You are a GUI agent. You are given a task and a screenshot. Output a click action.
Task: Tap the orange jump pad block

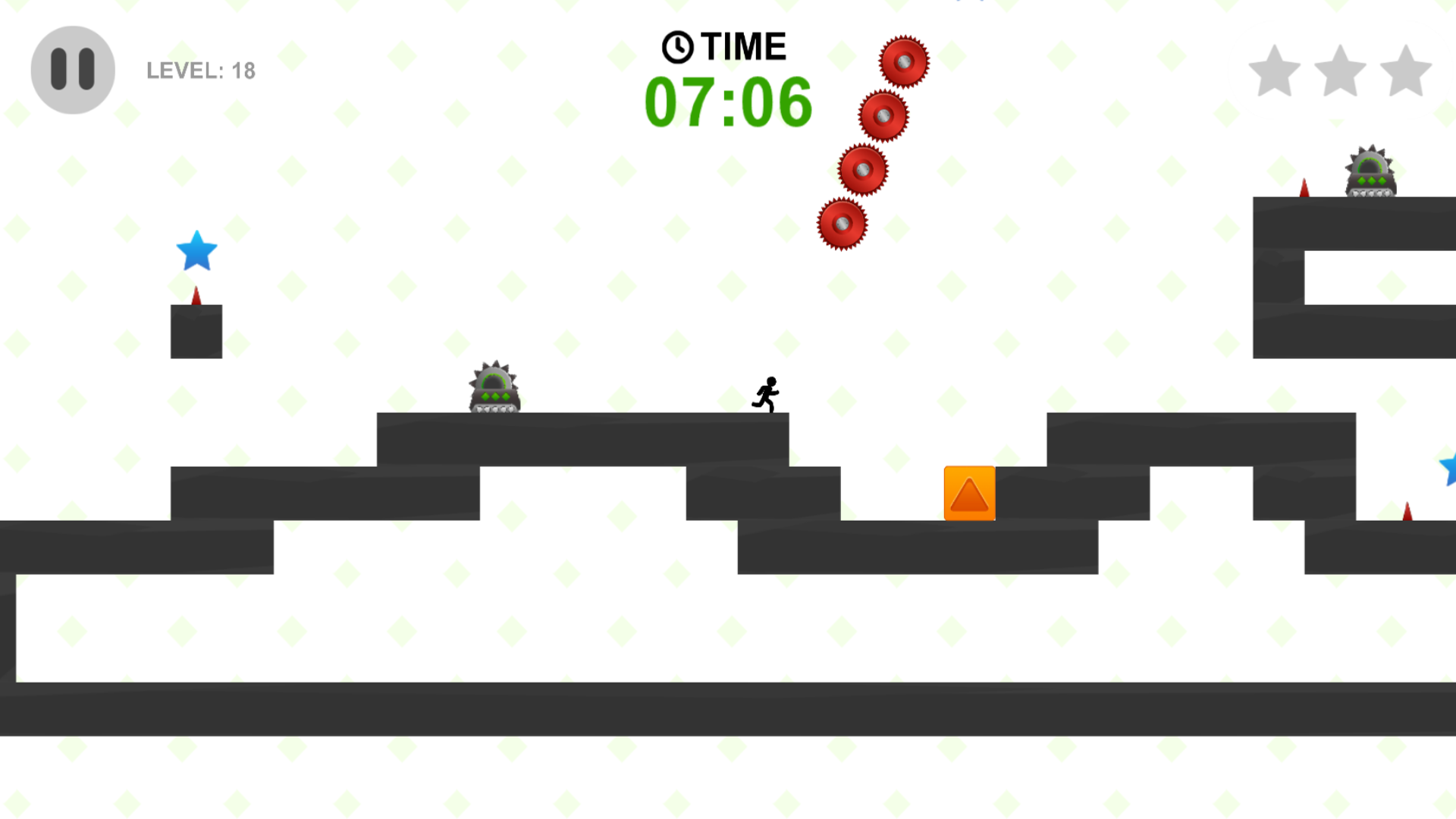(969, 494)
